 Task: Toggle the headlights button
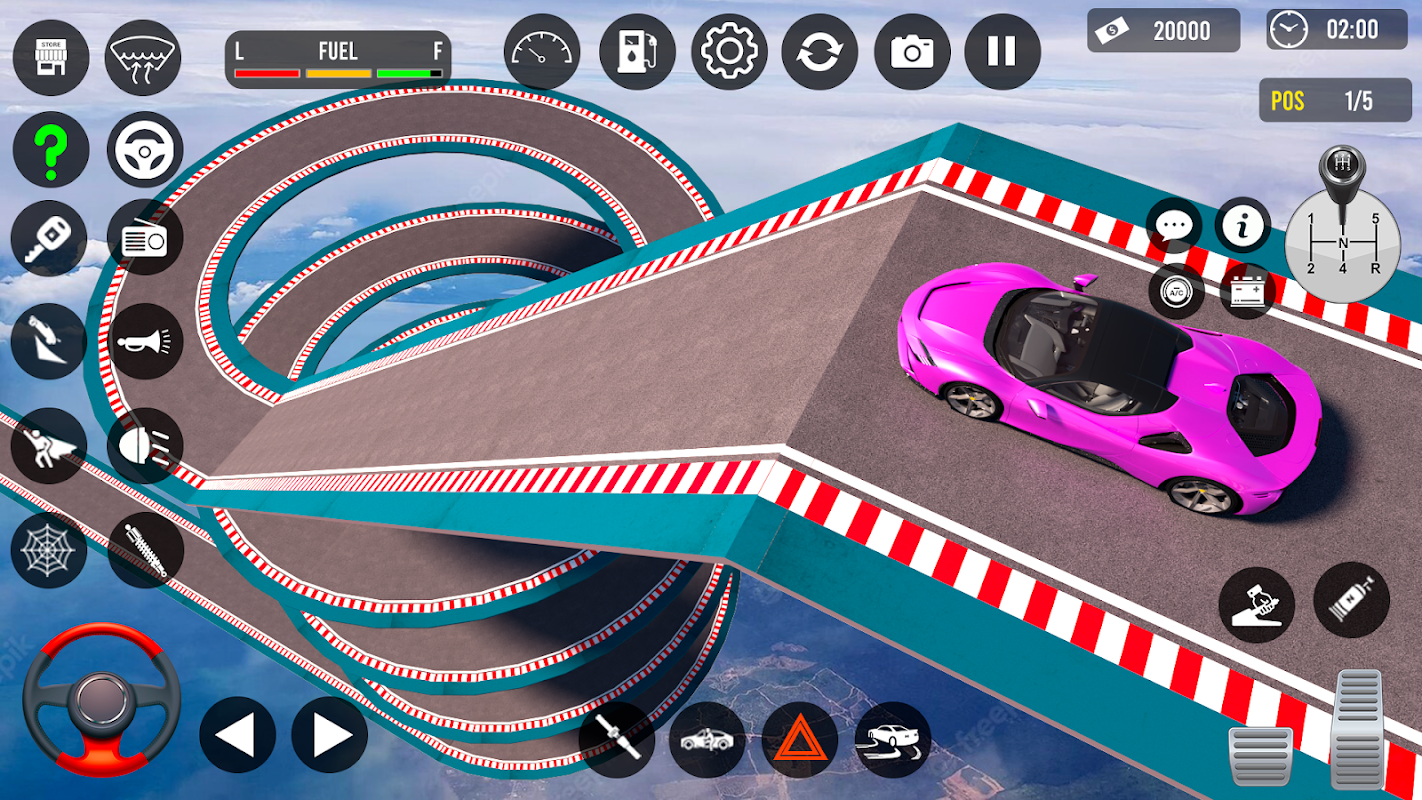[x=145, y=446]
